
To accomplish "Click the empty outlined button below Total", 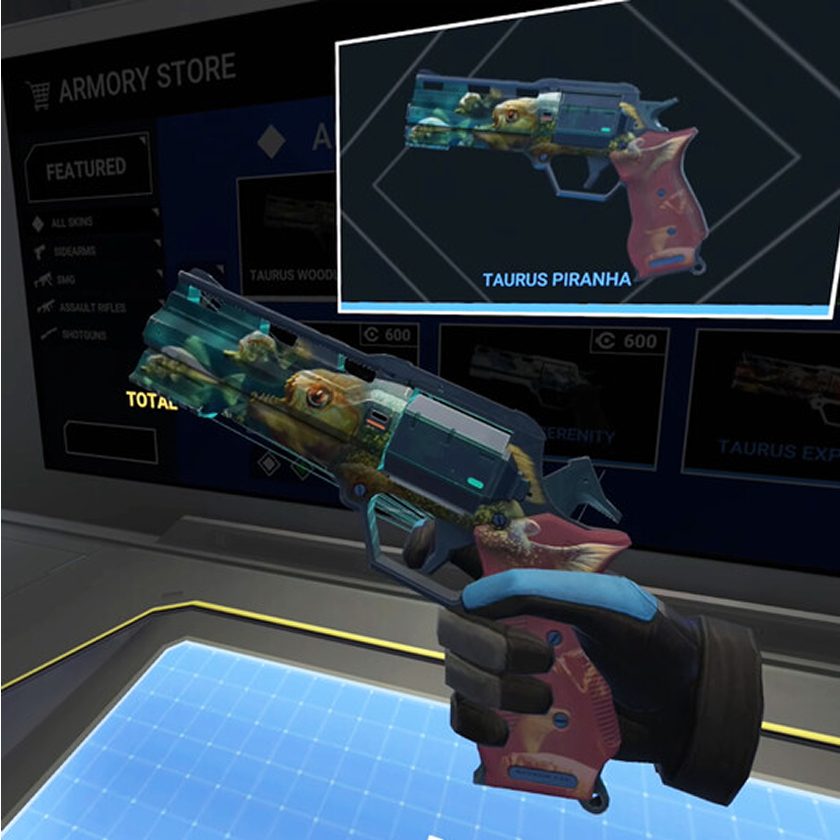I will point(110,442).
